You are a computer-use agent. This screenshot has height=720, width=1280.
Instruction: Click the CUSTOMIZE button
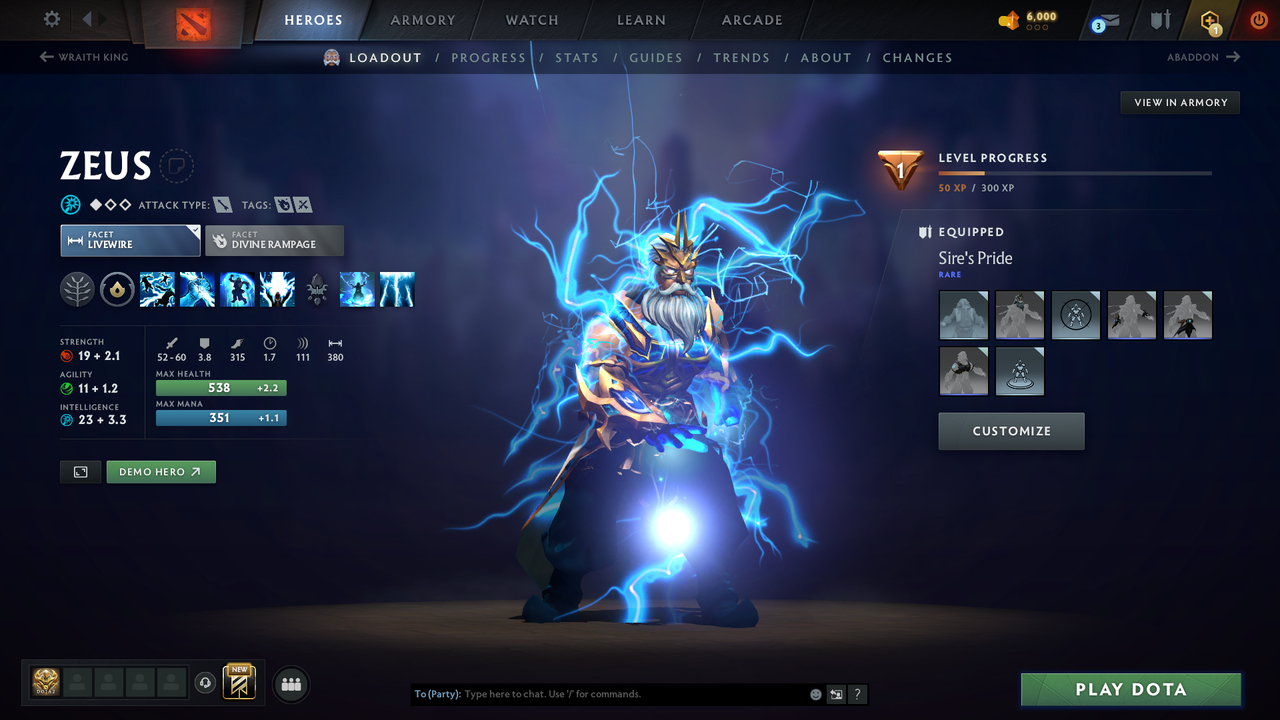(x=1011, y=431)
